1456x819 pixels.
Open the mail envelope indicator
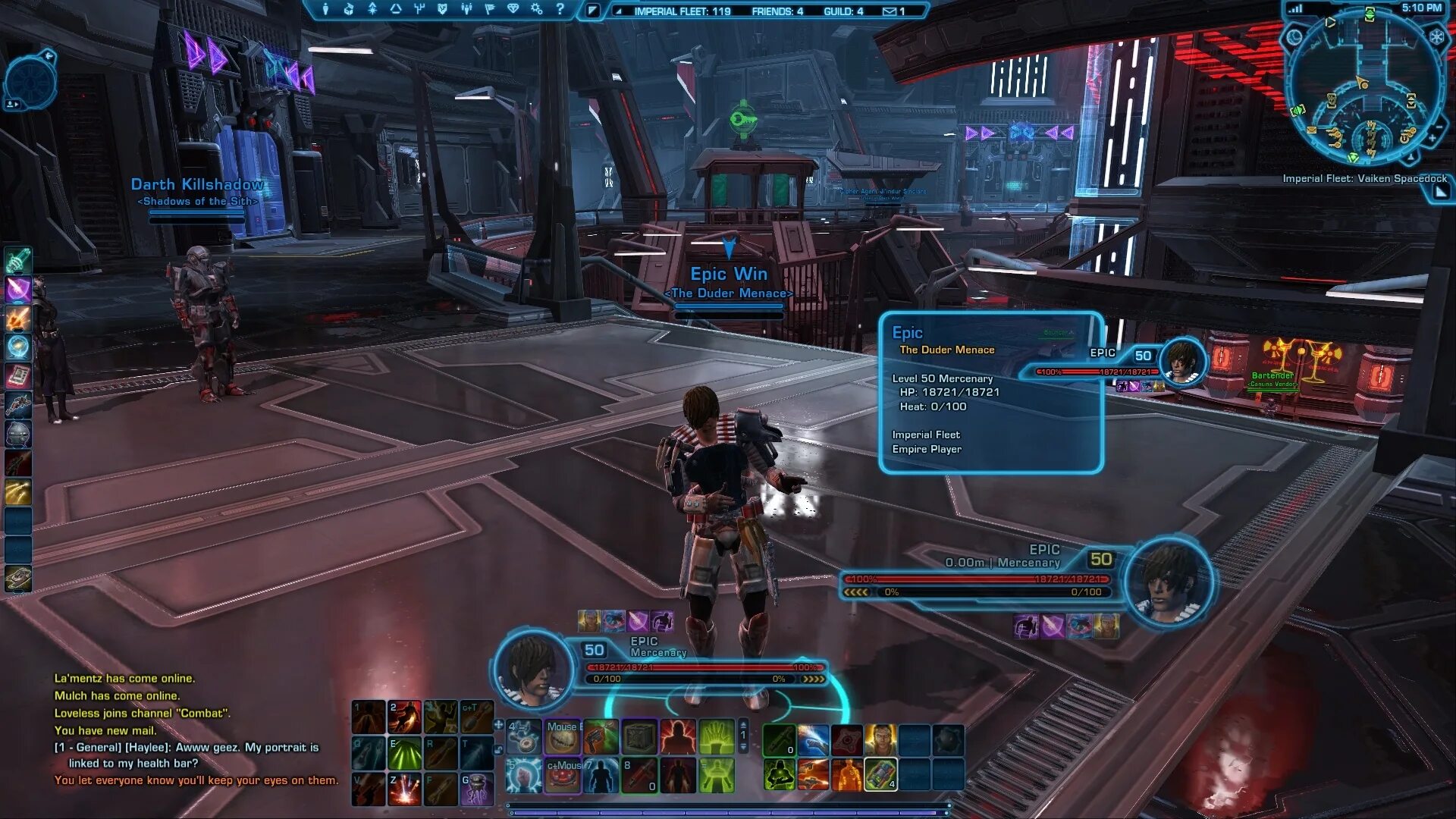tap(893, 11)
